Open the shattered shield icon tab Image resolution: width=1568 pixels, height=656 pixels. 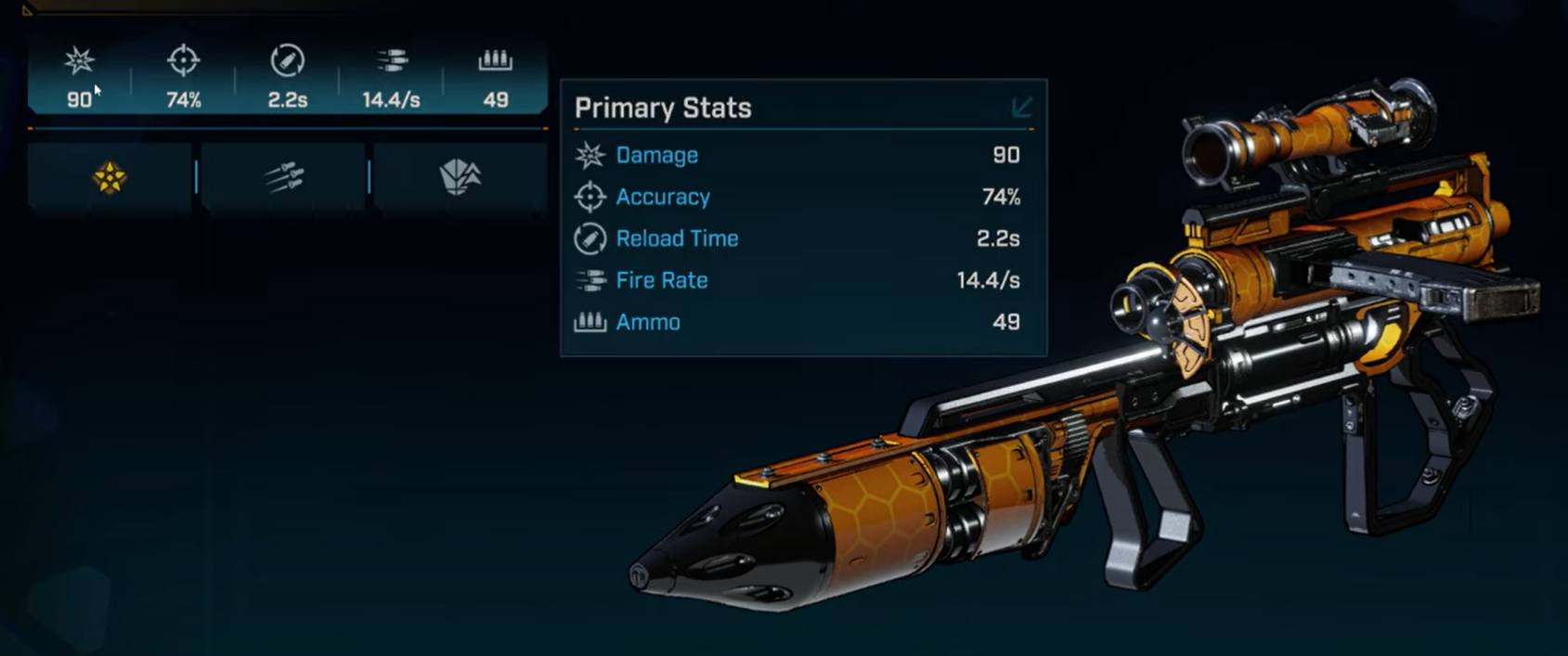point(460,176)
